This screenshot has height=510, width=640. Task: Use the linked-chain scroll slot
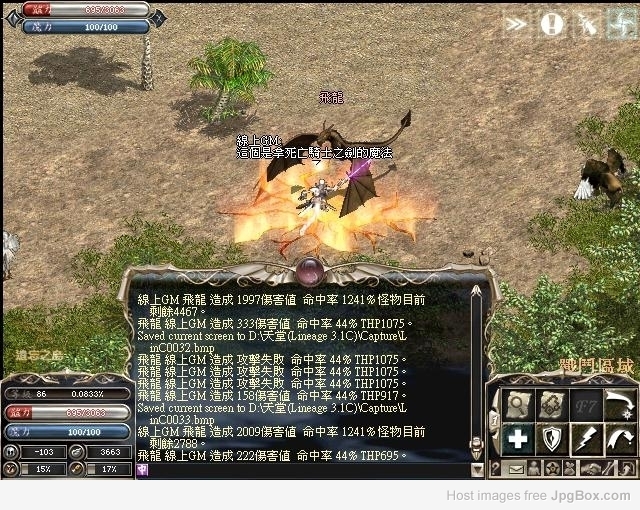point(551,404)
